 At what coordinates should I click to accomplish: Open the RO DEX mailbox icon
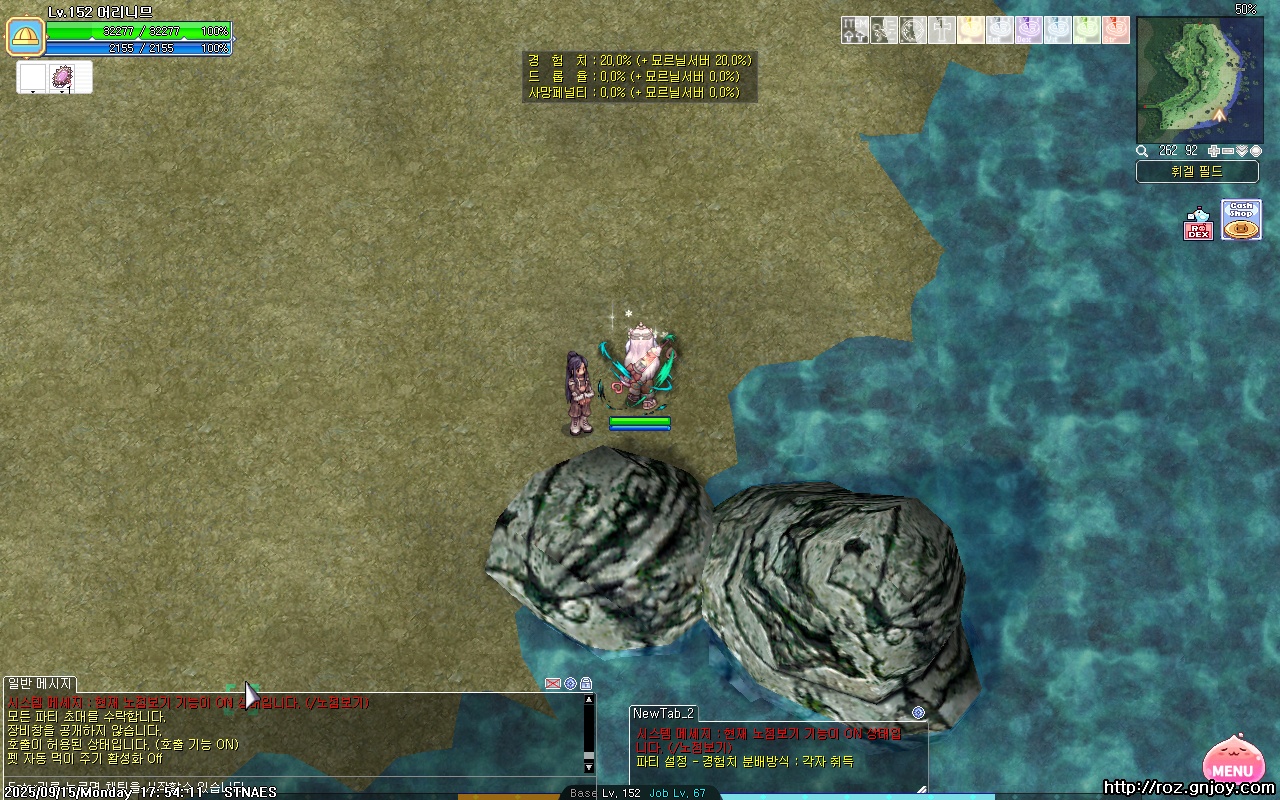(1197, 225)
